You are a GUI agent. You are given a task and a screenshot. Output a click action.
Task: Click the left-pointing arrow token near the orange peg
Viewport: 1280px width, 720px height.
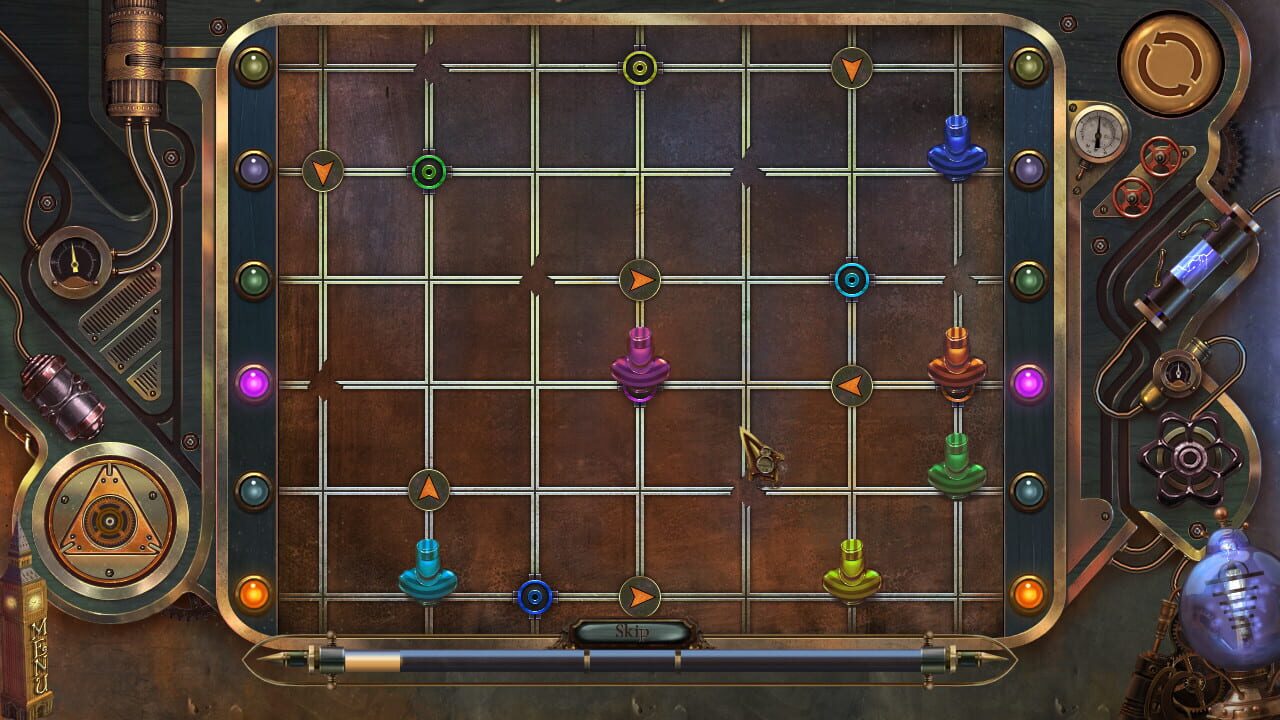[x=852, y=385]
